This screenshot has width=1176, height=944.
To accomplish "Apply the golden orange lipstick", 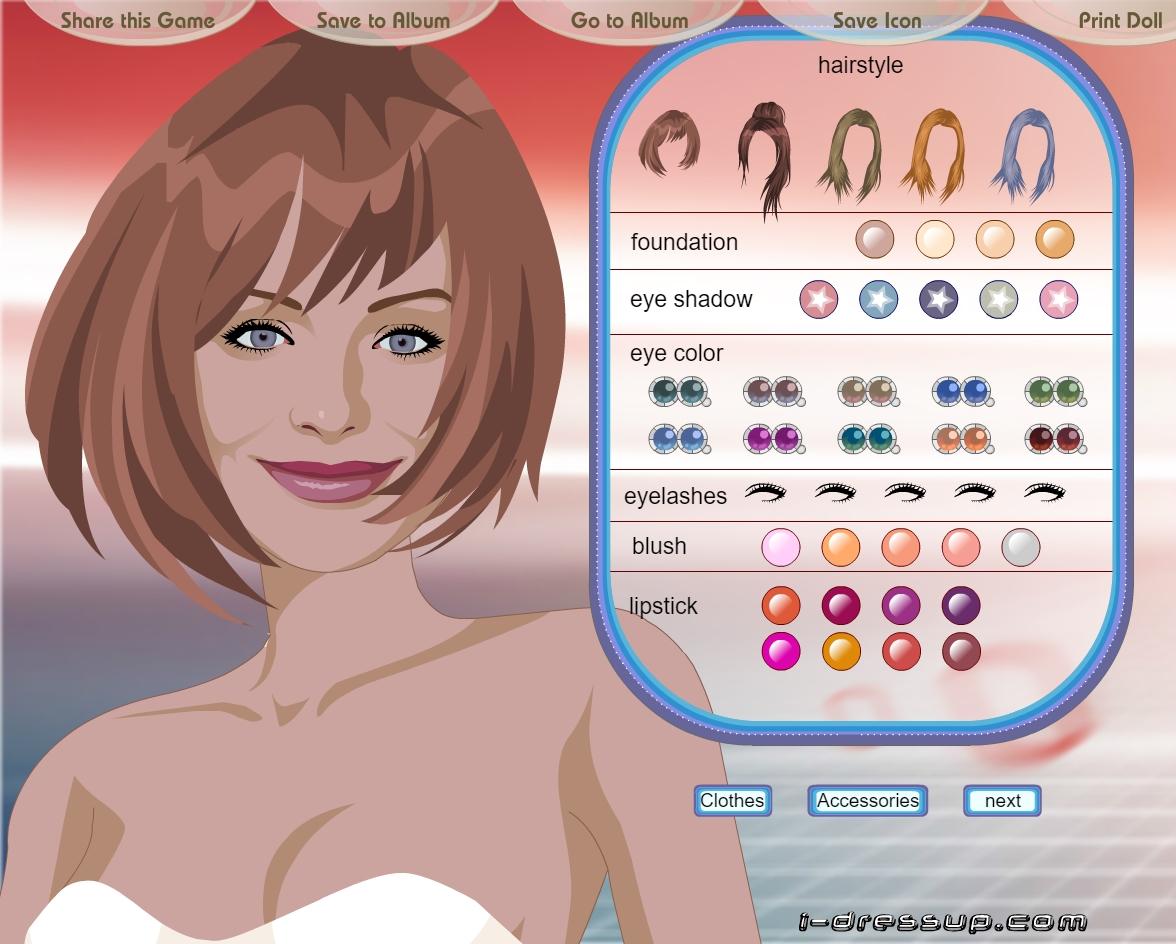I will [x=841, y=651].
